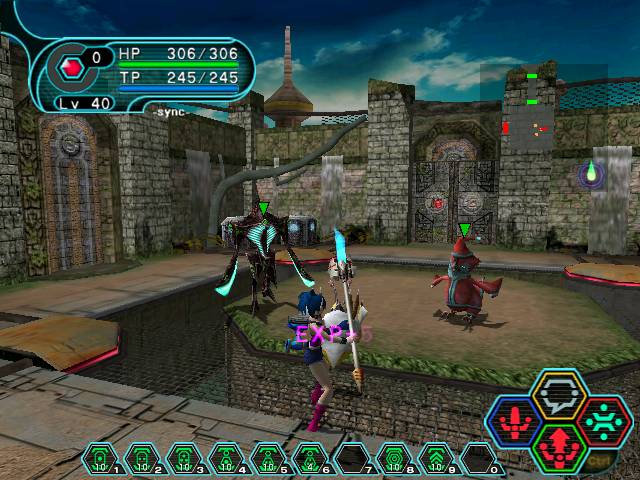Choose the quick slot numbered 4
The image size is (640, 480).
[x=226, y=458]
